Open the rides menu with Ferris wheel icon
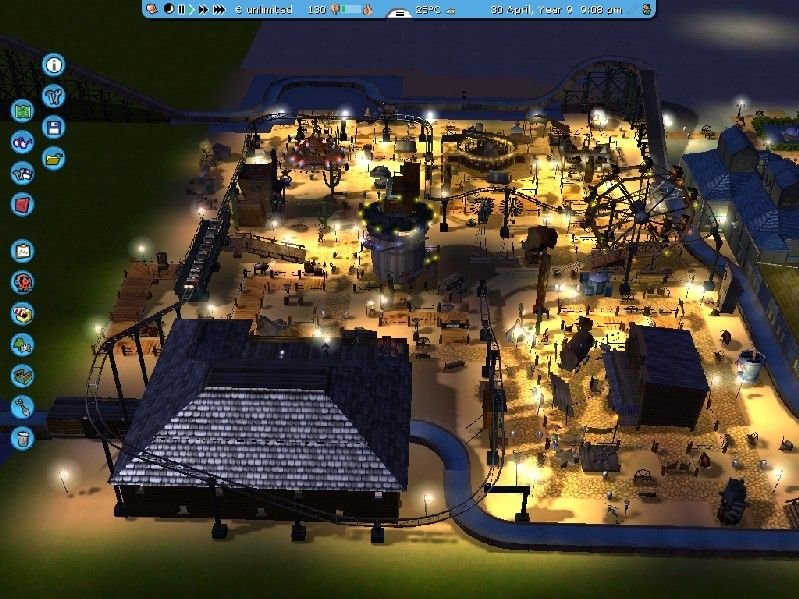Viewport: 799px width, 599px height. click(x=22, y=282)
